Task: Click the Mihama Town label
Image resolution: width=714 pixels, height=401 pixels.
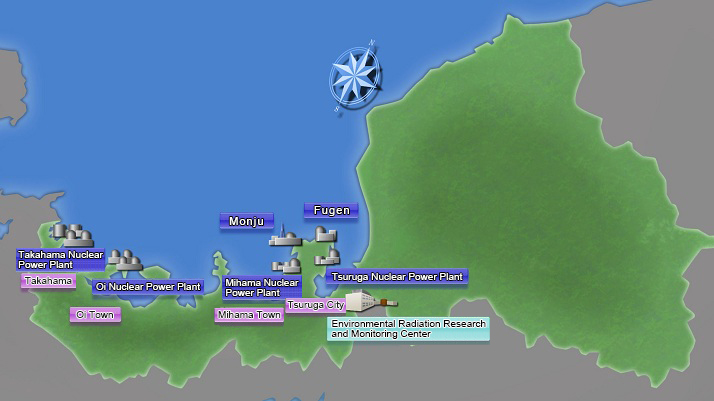Action: 249,315
